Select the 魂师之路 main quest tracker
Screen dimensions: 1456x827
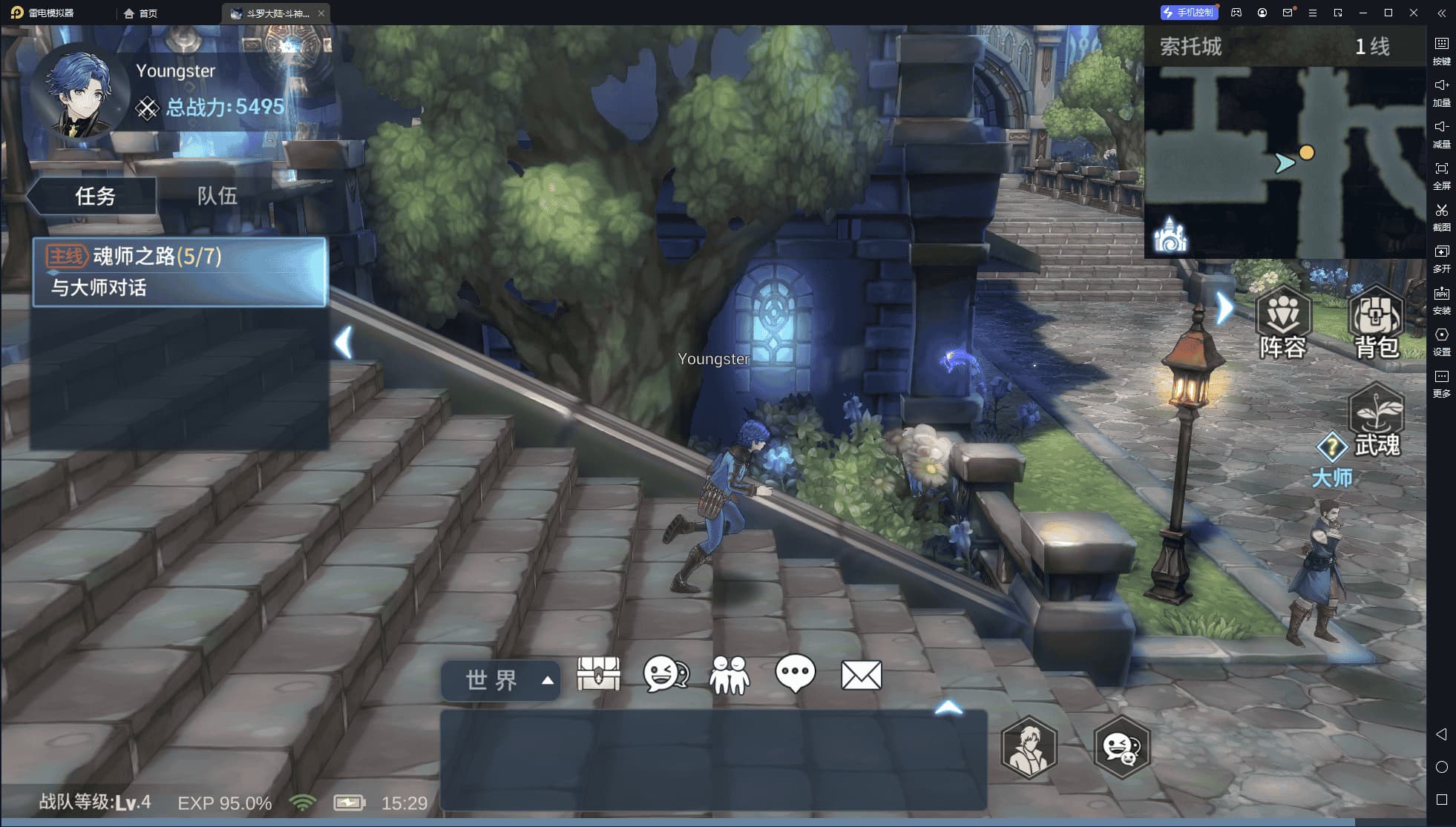[x=180, y=271]
